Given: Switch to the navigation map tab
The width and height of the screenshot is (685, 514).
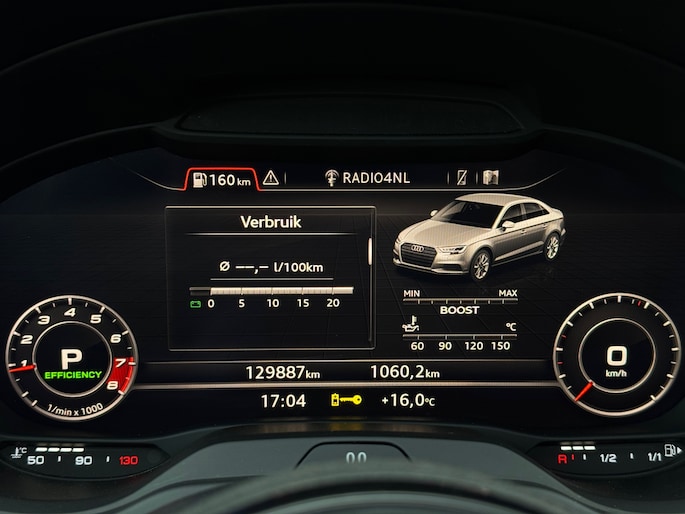Looking at the screenshot, I should [x=490, y=178].
